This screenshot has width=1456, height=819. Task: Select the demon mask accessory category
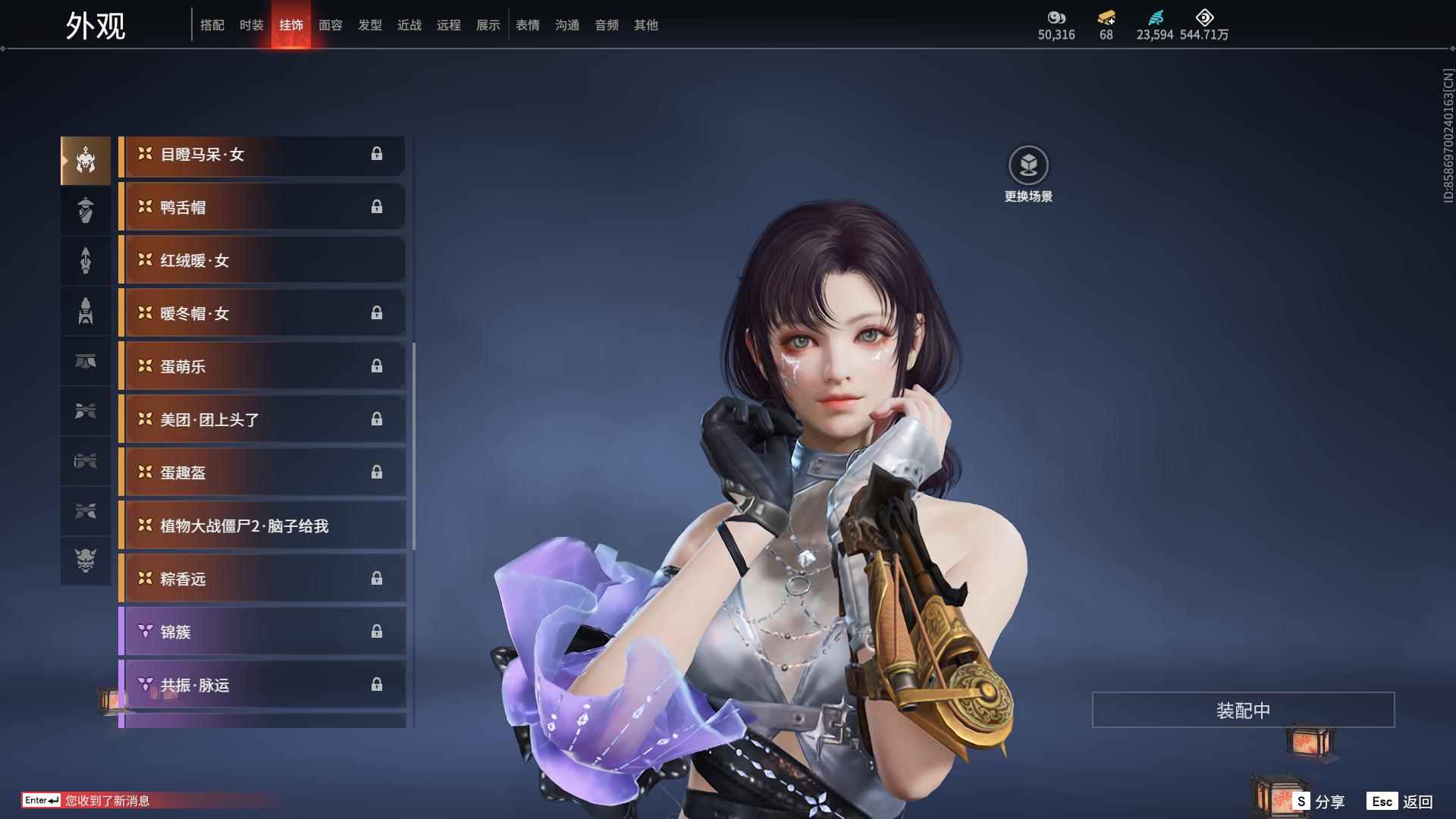coord(86,560)
